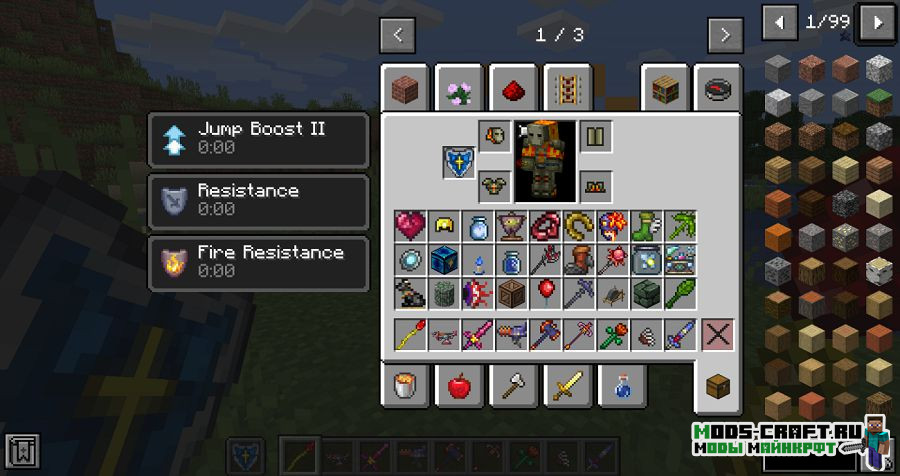Select the rail Transportation tab

click(567, 90)
